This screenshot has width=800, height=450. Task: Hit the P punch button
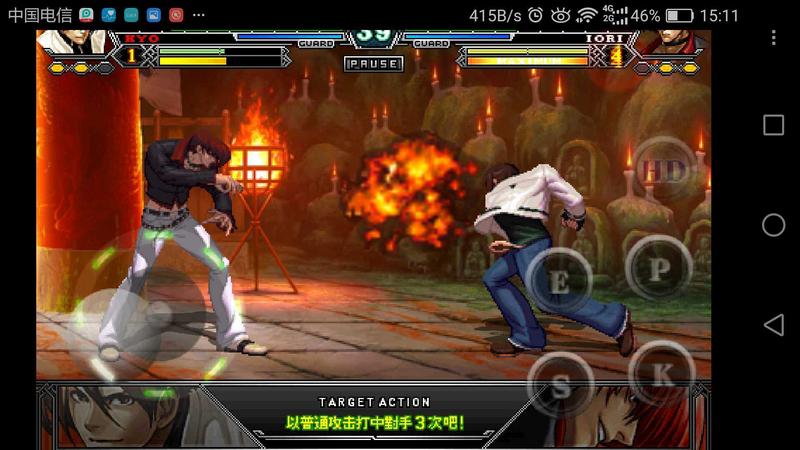[x=659, y=267]
